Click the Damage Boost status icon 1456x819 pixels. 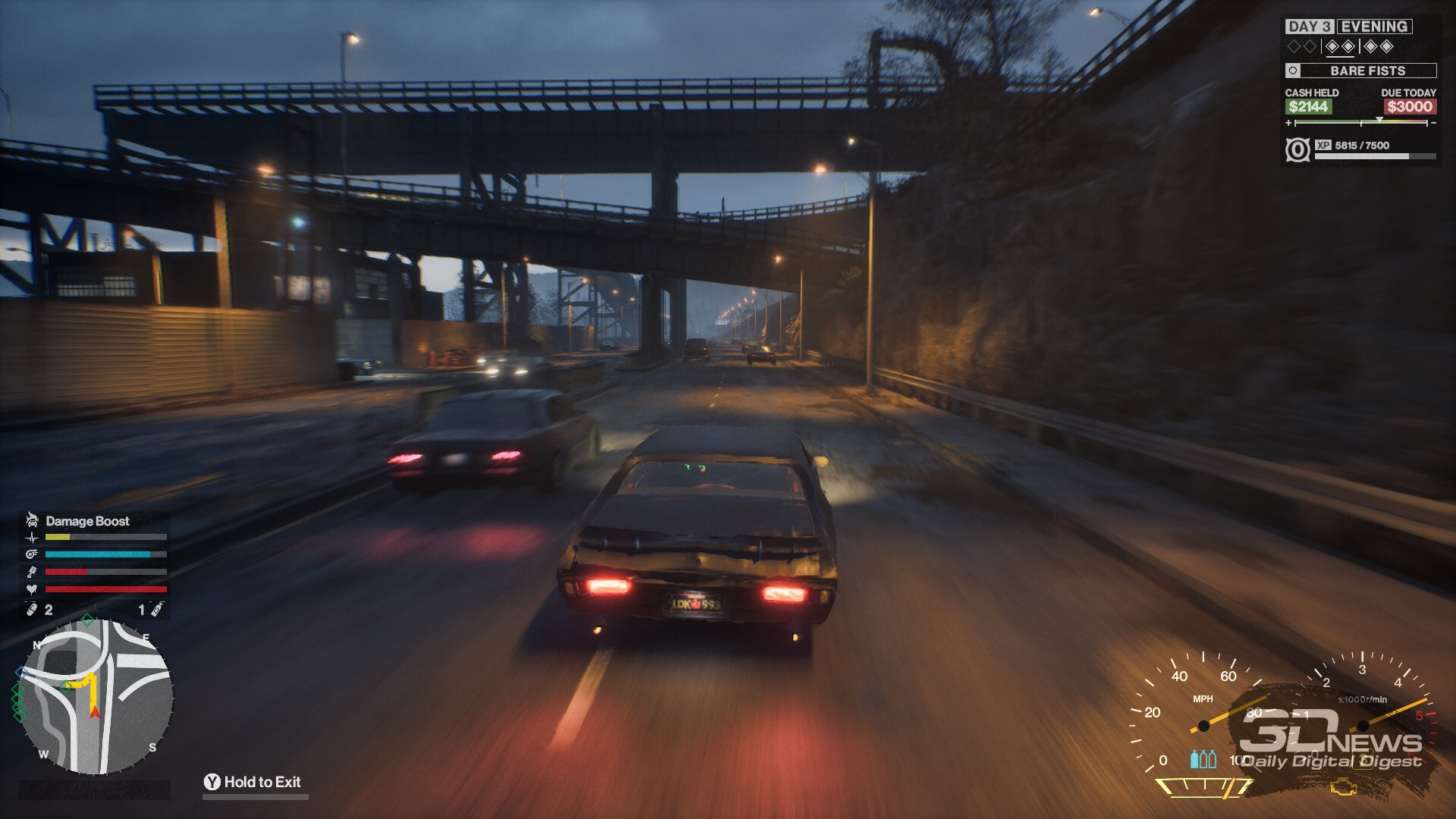click(x=32, y=520)
